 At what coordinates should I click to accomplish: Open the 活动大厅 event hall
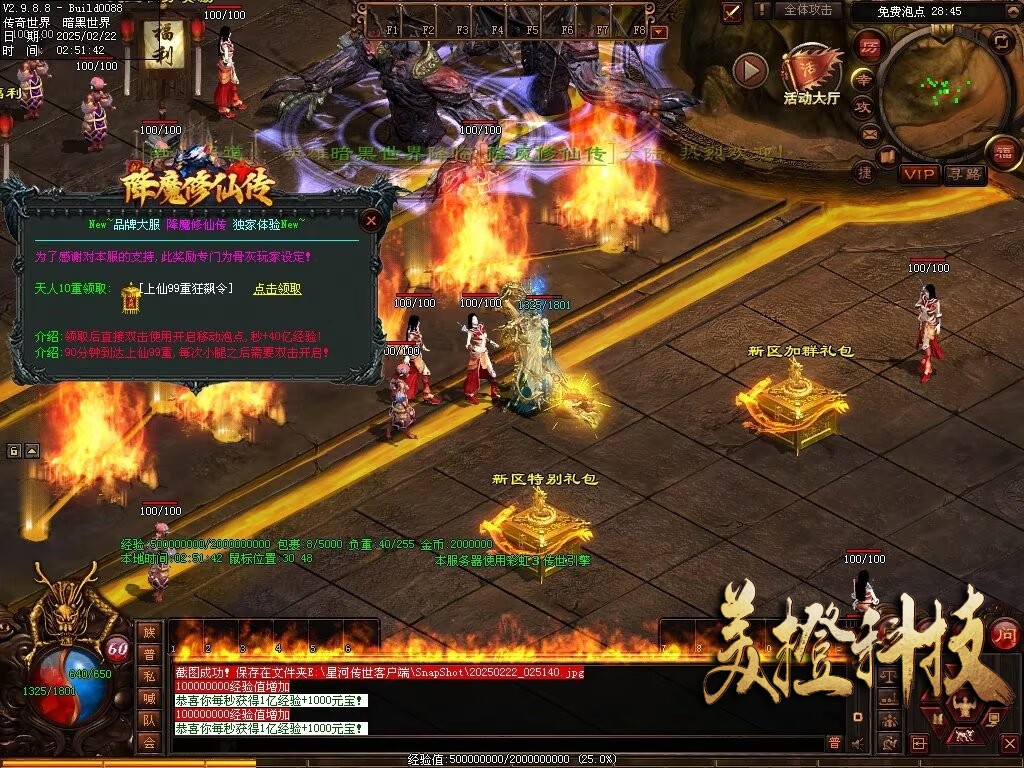[x=812, y=75]
